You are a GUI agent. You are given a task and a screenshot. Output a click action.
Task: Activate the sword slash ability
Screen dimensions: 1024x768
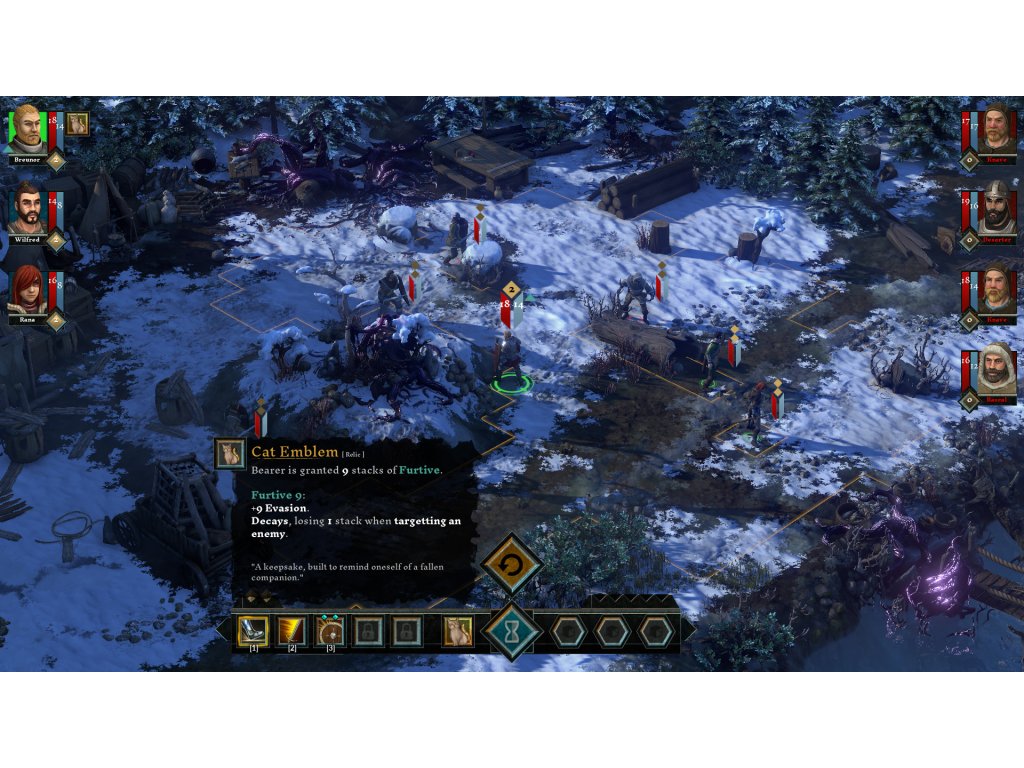[291, 630]
